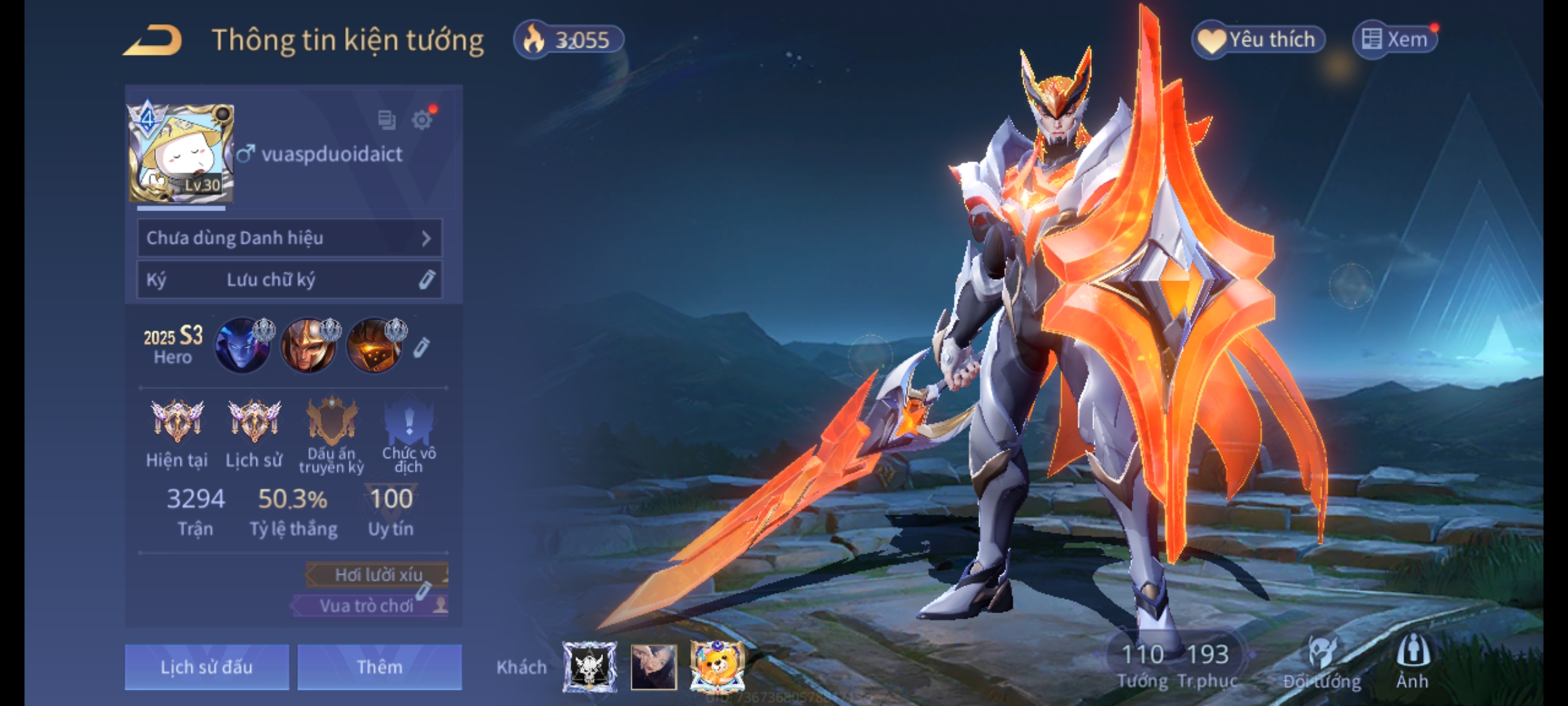This screenshot has height=706, width=1568.
Task: Click the copy icon beside settings gear
Action: pos(387,120)
